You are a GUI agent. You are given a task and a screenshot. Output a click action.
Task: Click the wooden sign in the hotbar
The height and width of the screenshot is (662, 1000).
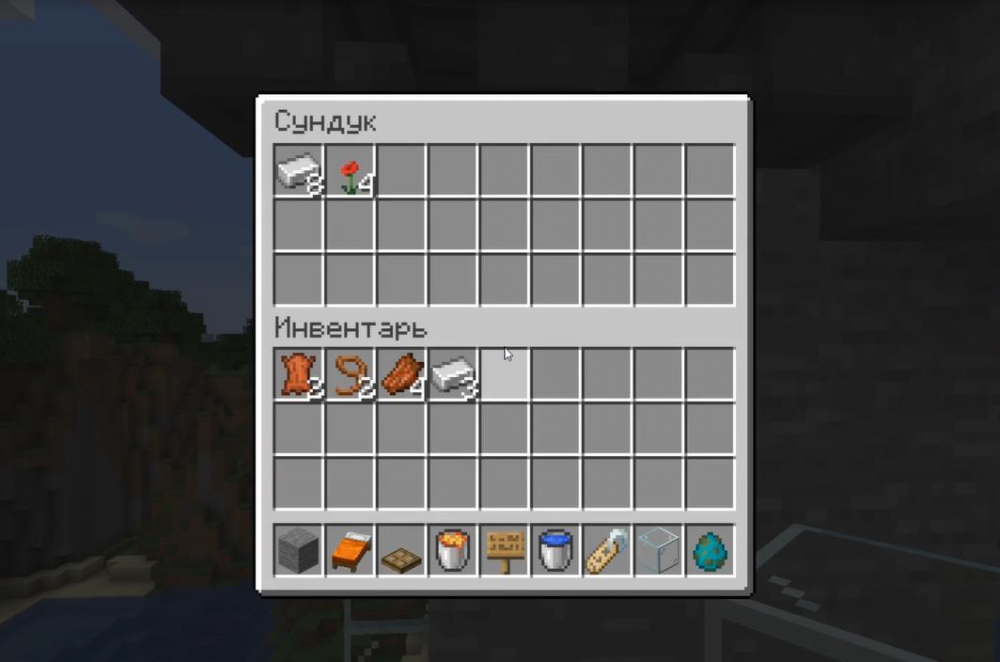point(505,550)
